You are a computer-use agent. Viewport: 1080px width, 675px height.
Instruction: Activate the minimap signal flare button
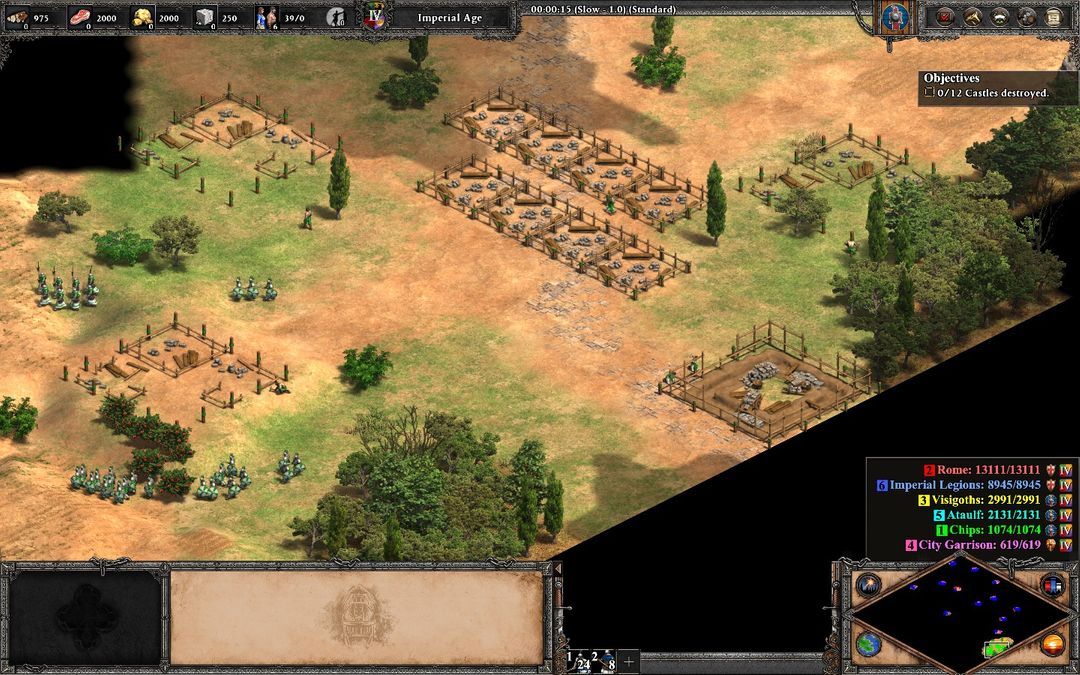867,585
